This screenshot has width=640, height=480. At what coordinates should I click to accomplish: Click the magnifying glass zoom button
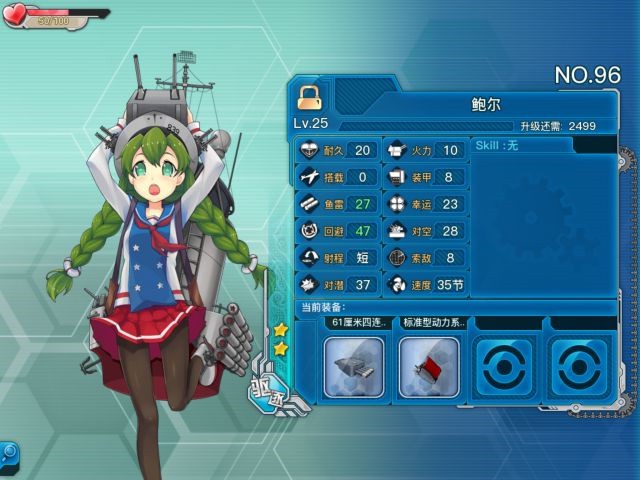point(8,452)
